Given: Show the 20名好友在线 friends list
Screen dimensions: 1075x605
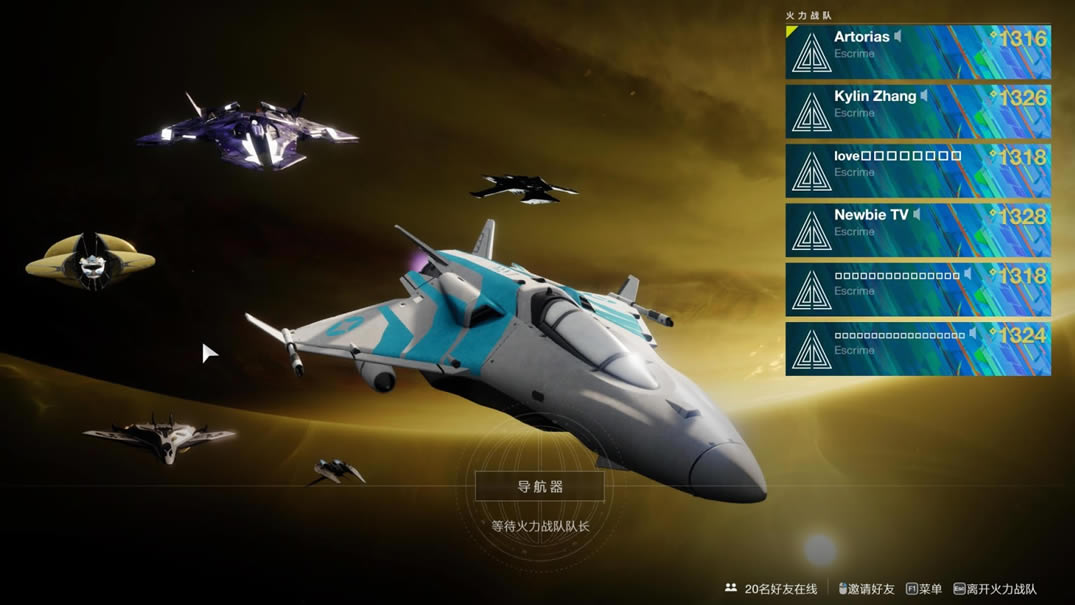Looking at the screenshot, I should pyautogui.click(x=772, y=589).
